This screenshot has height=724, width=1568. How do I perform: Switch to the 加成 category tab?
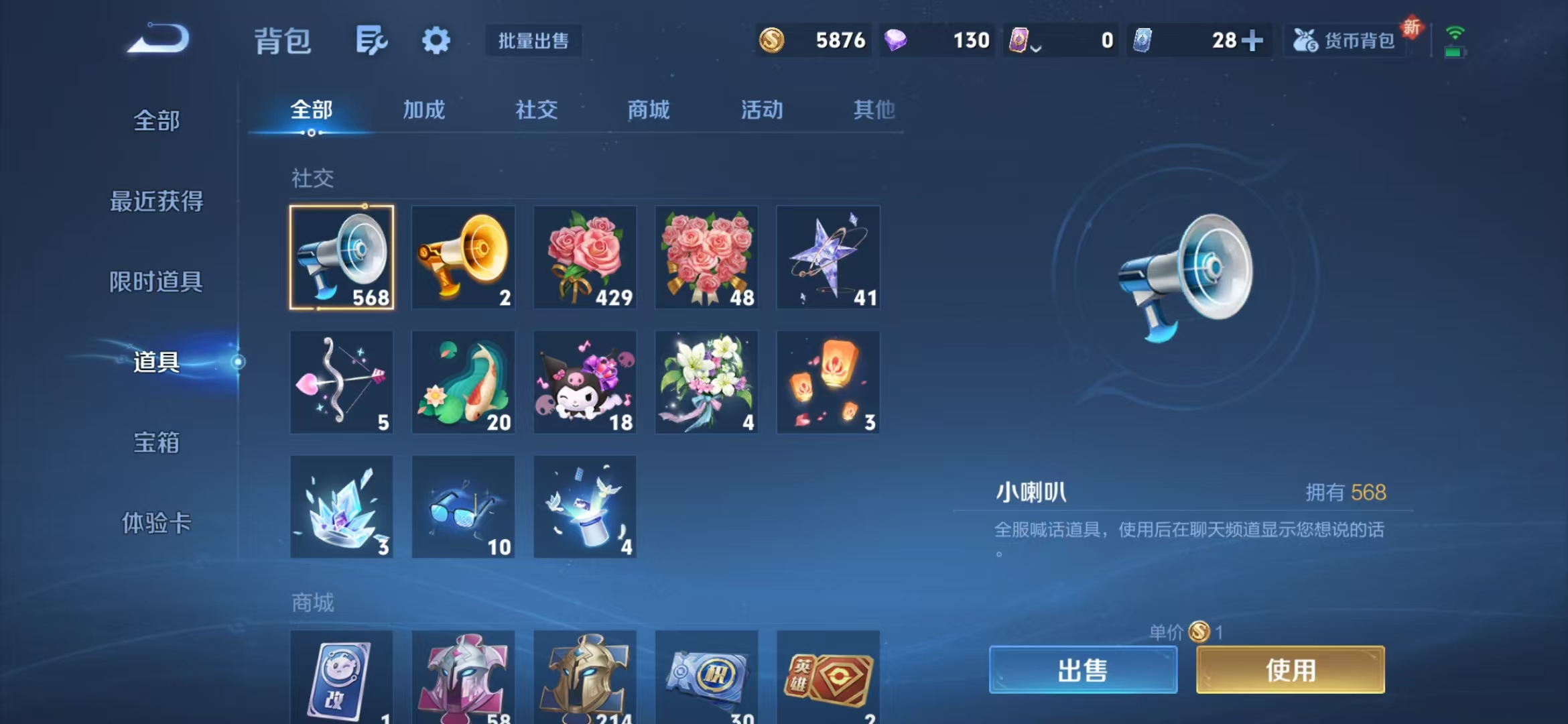(x=425, y=111)
